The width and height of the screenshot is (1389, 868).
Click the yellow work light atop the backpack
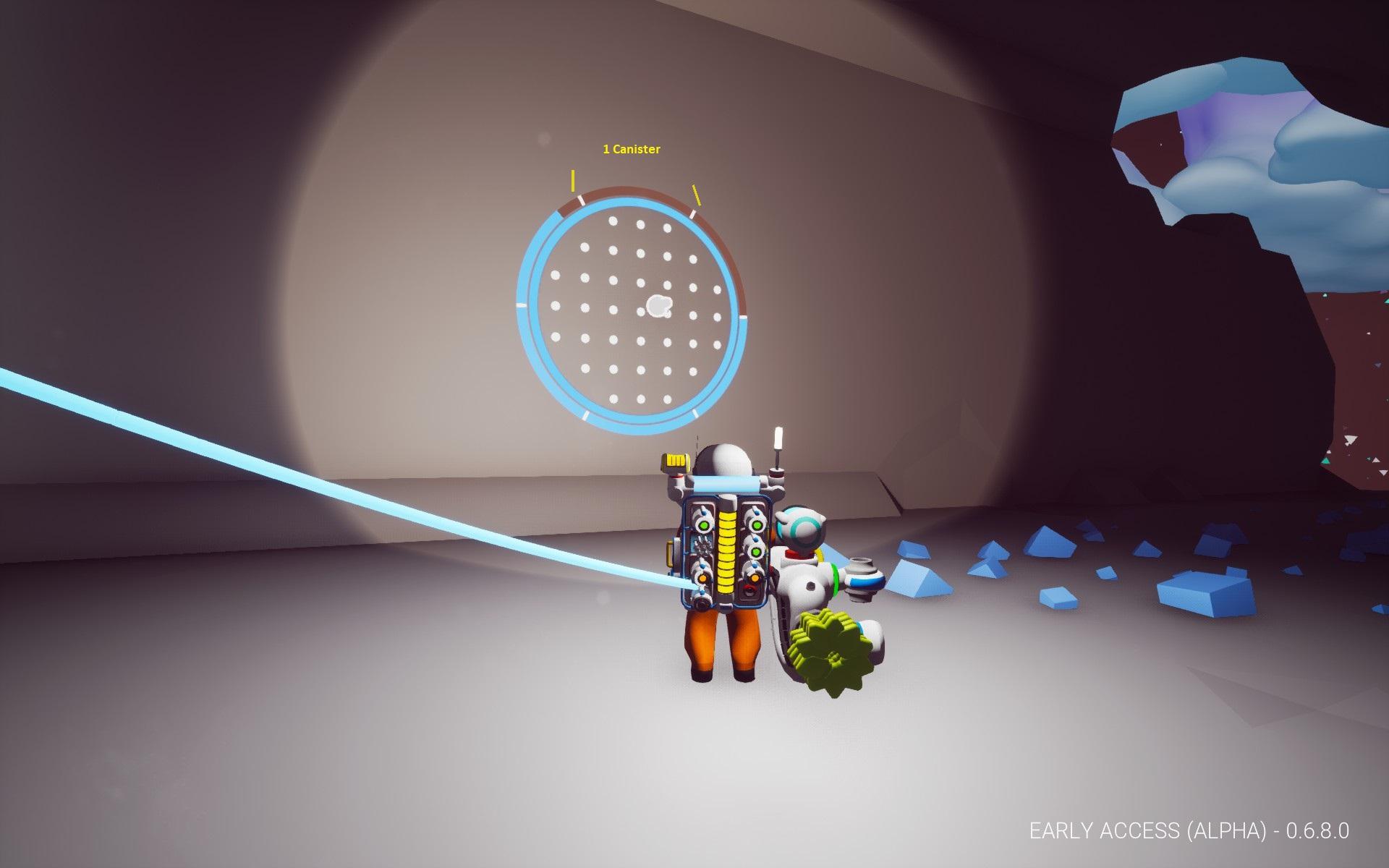click(676, 461)
